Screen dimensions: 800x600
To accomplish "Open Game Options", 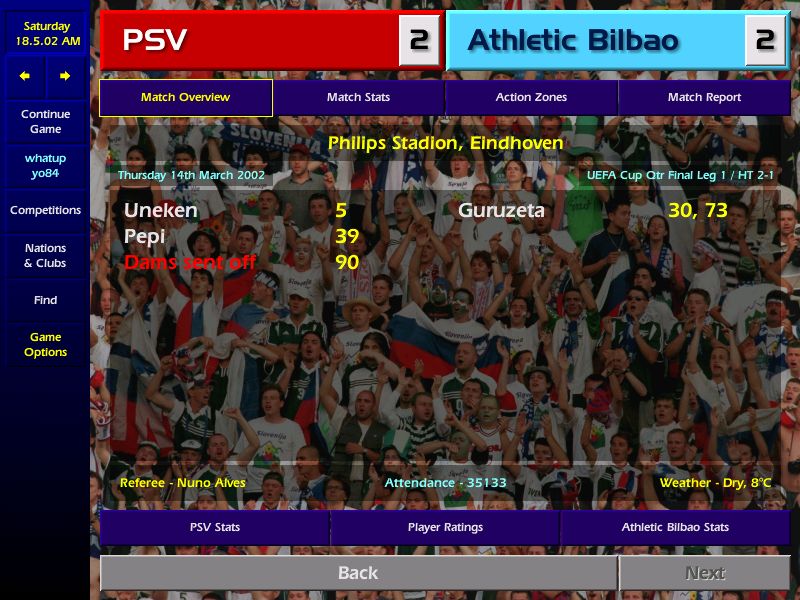I will 45,345.
